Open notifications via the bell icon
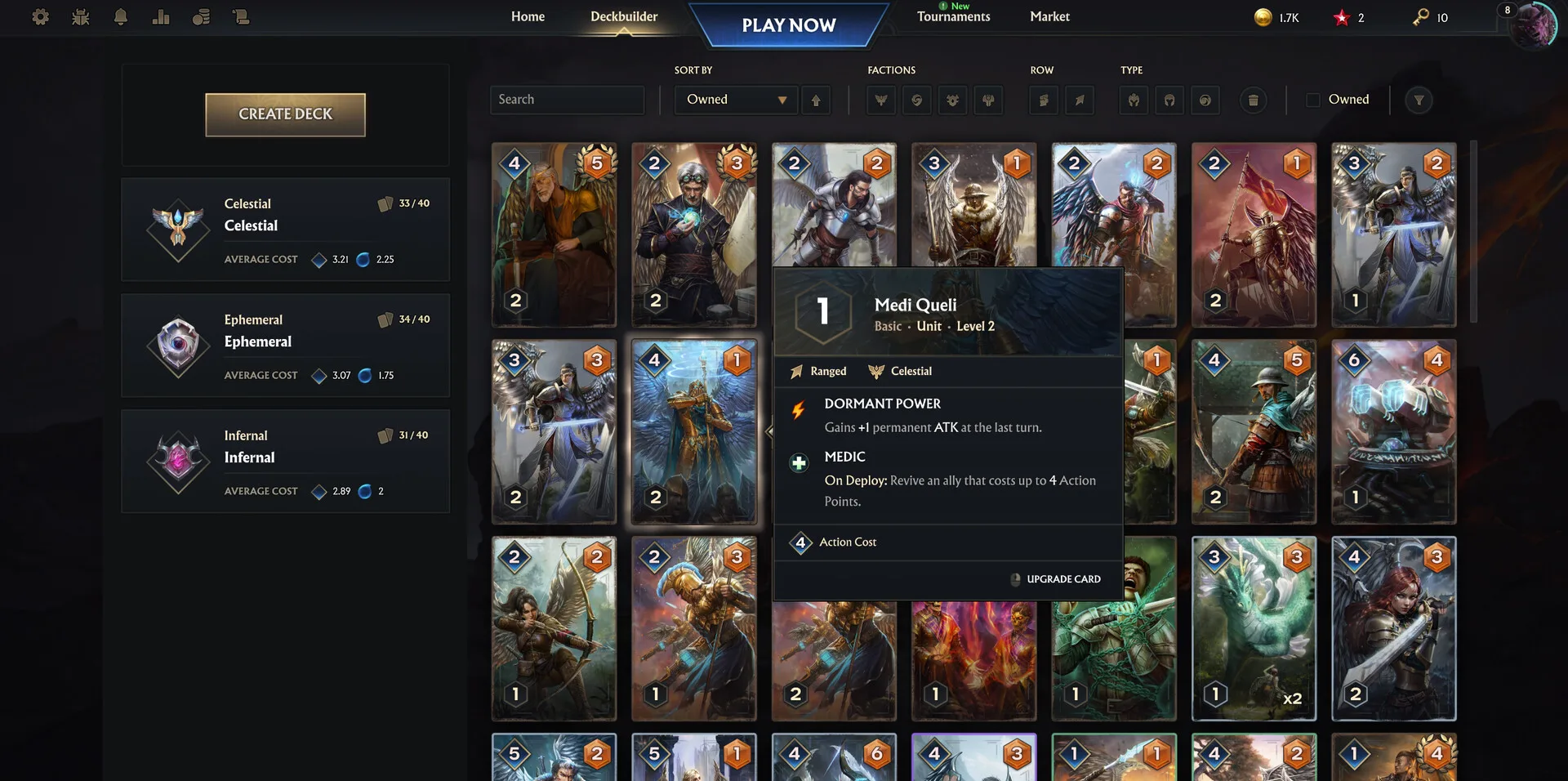Screen dimensions: 1568x781 [121, 16]
